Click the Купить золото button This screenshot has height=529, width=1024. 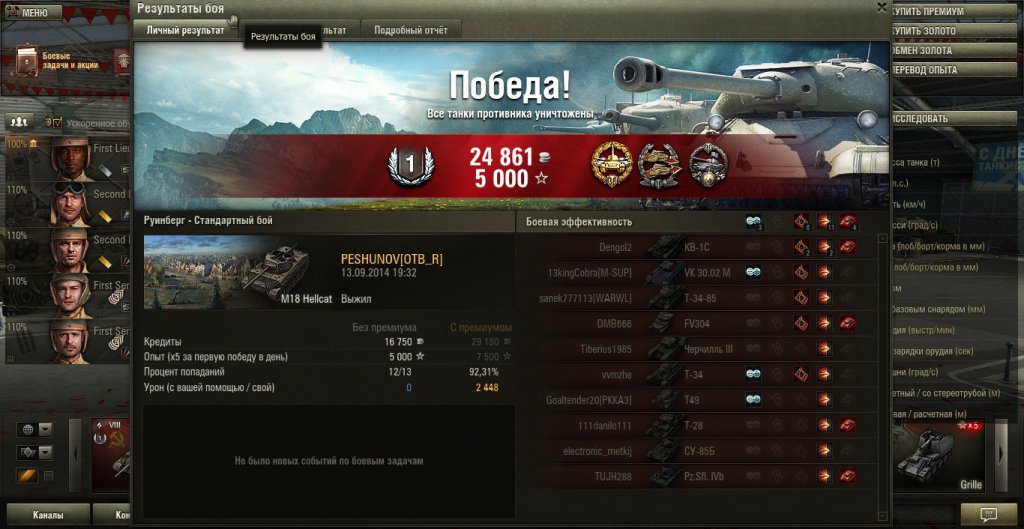(x=955, y=31)
